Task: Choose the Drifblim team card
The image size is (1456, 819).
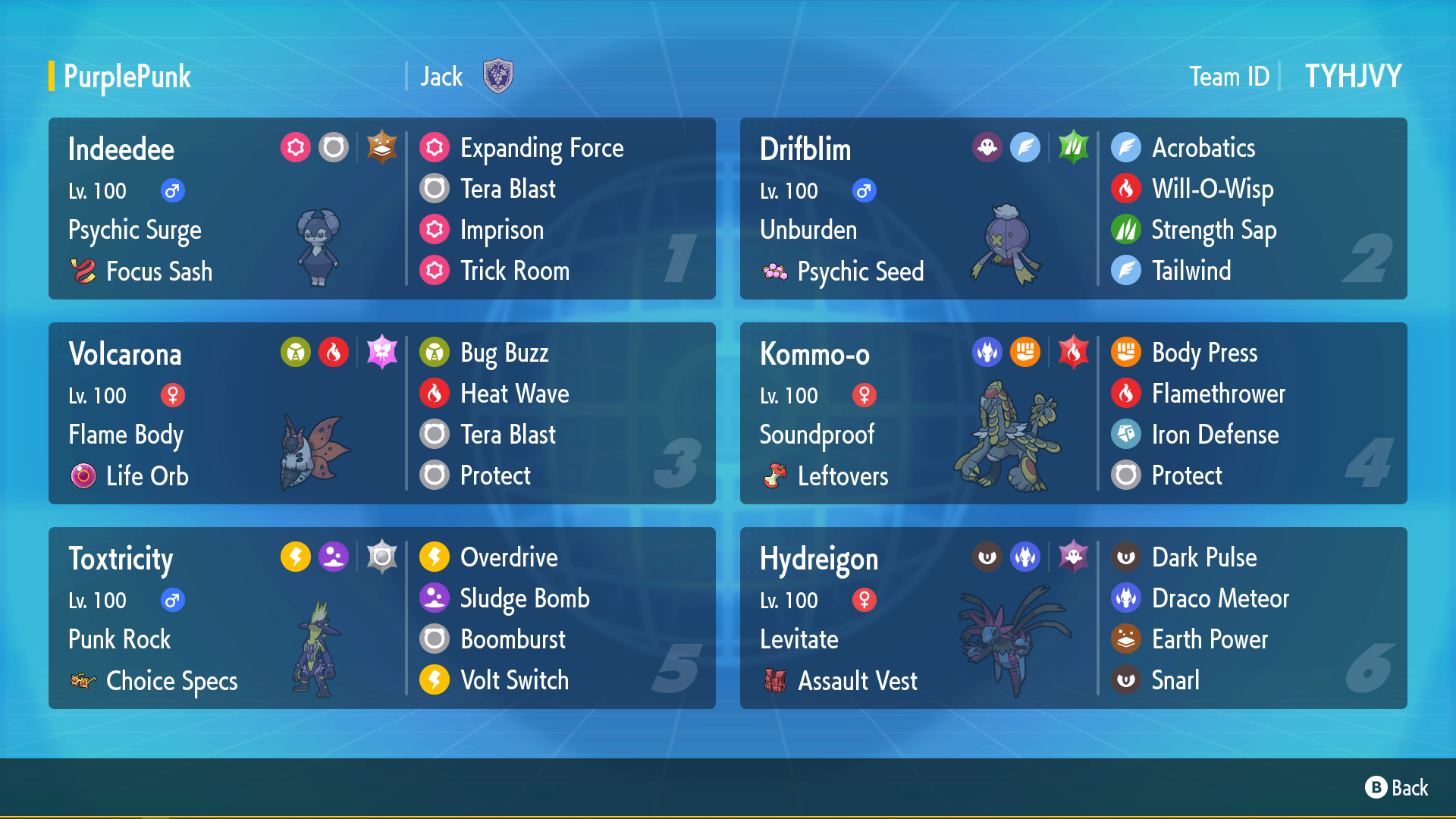Action: click(1073, 209)
